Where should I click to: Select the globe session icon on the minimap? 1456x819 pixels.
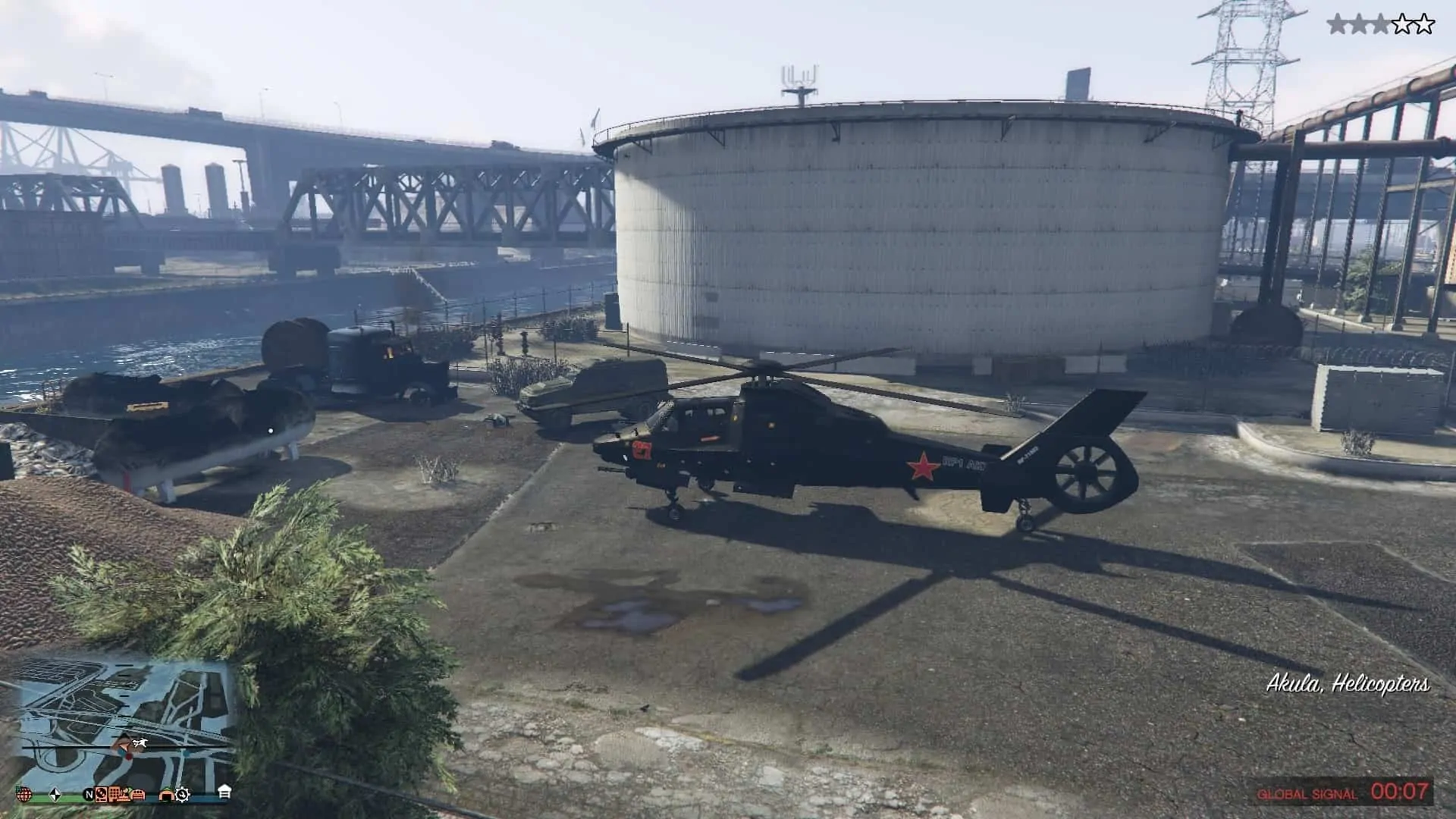pos(25,794)
